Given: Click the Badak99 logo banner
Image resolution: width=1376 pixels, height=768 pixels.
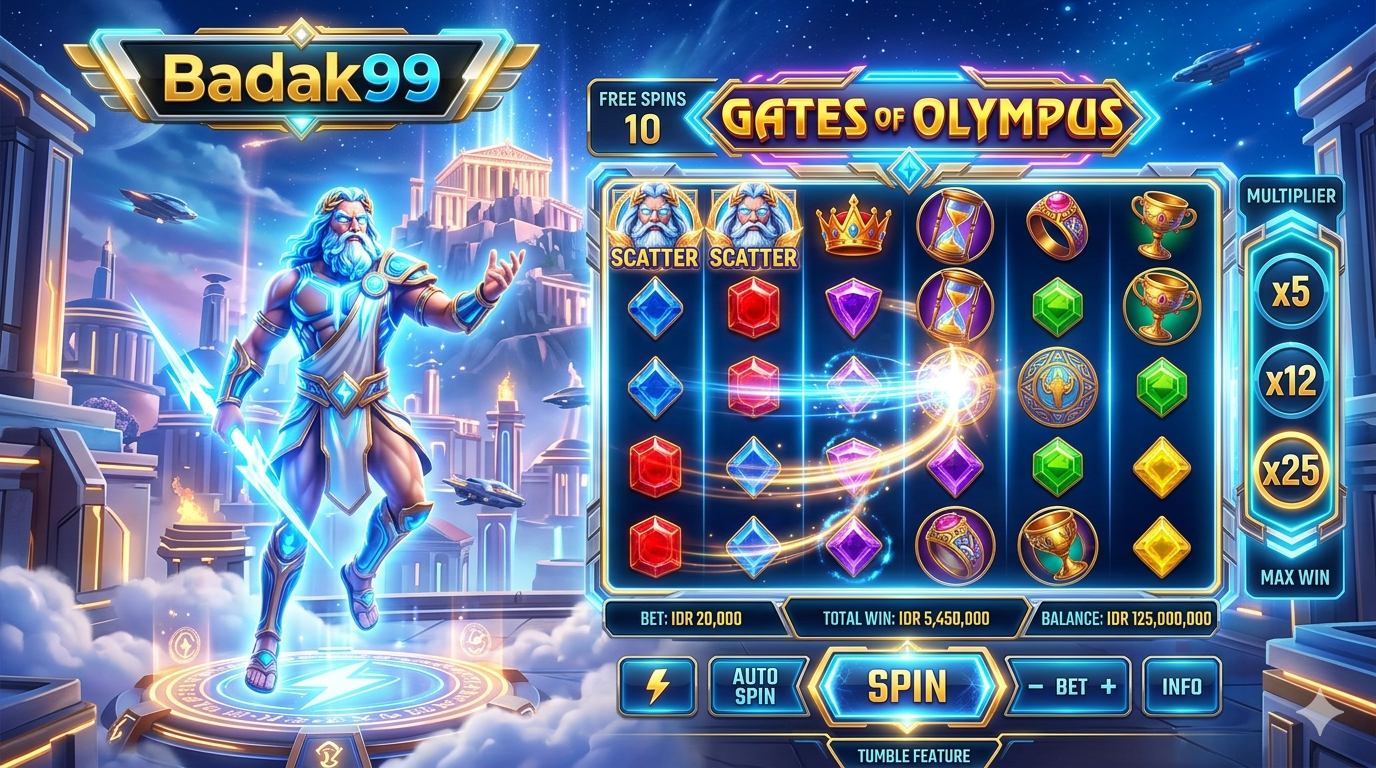Looking at the screenshot, I should point(301,79).
